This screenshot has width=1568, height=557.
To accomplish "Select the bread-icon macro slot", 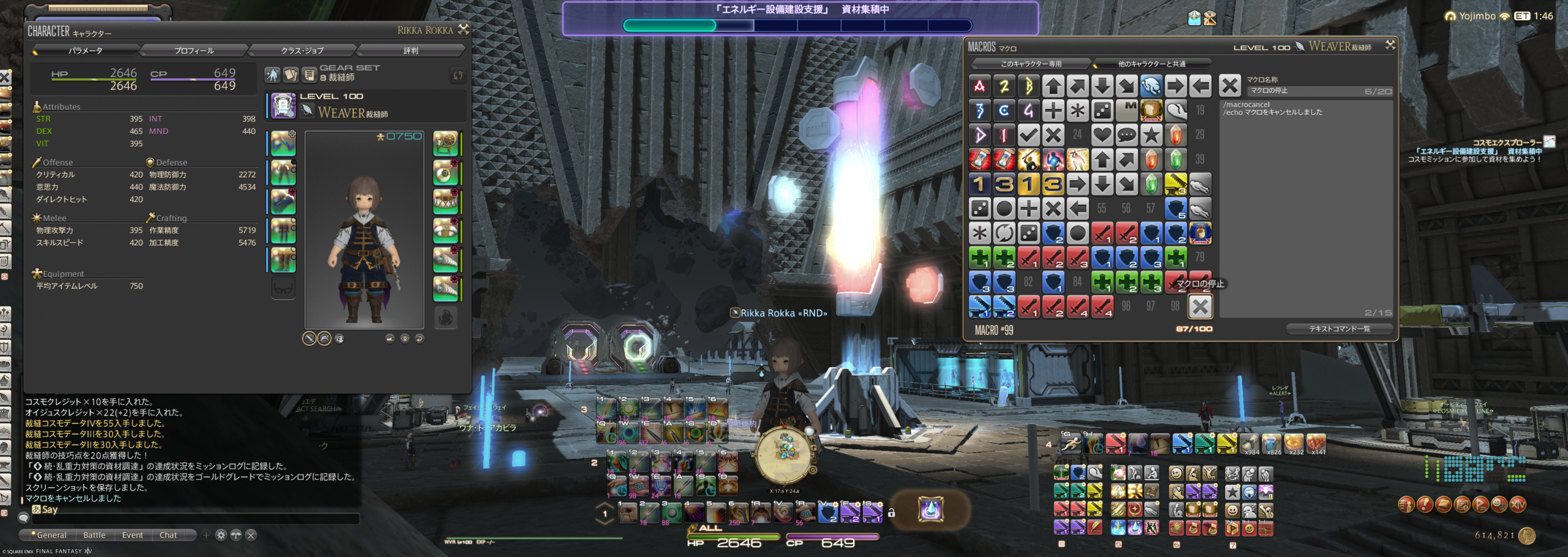I will (1151, 110).
